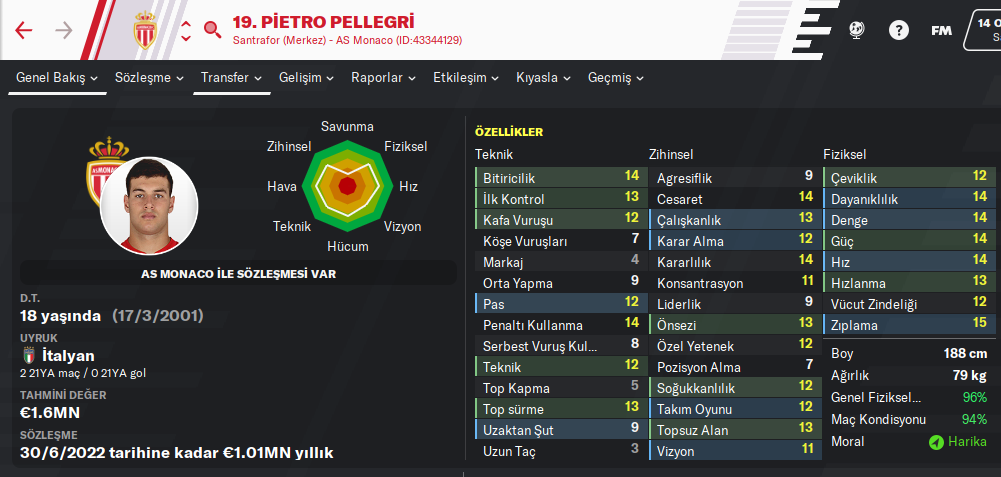Viewport: 1001px width, 477px height.
Task: Open the Etkileşim menu
Action: (466, 78)
